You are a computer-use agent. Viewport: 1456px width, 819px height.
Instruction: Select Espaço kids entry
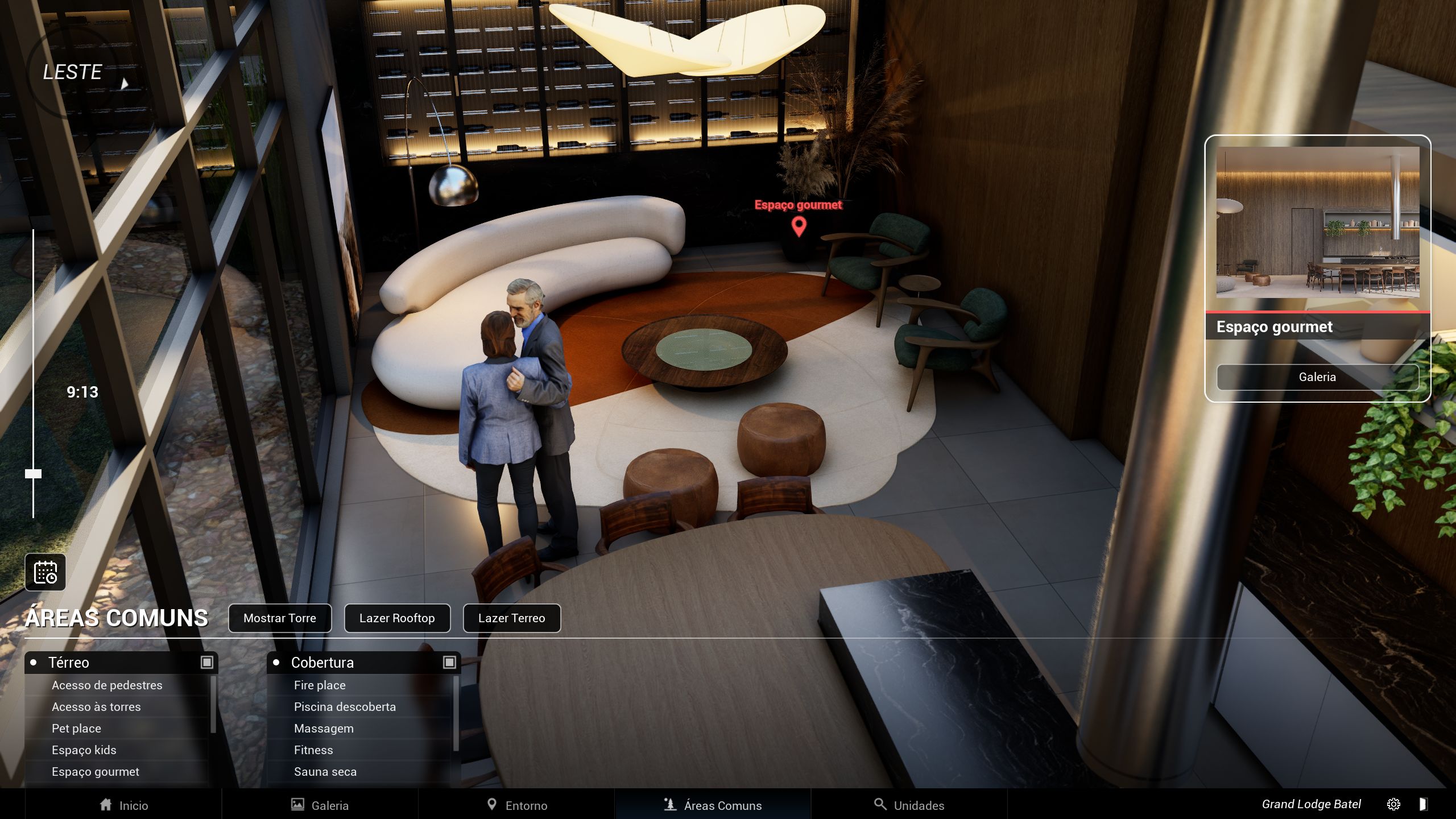coord(84,750)
